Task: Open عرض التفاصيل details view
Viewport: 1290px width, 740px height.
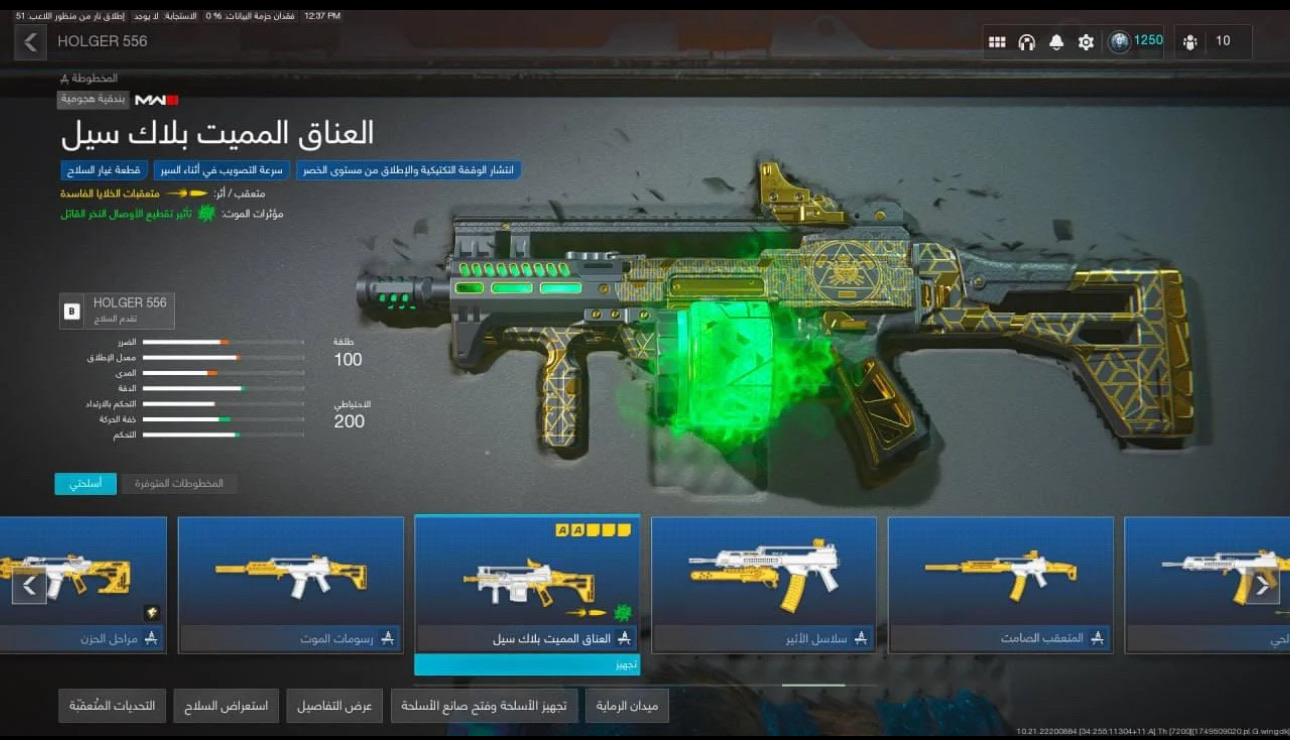Action: (334, 705)
